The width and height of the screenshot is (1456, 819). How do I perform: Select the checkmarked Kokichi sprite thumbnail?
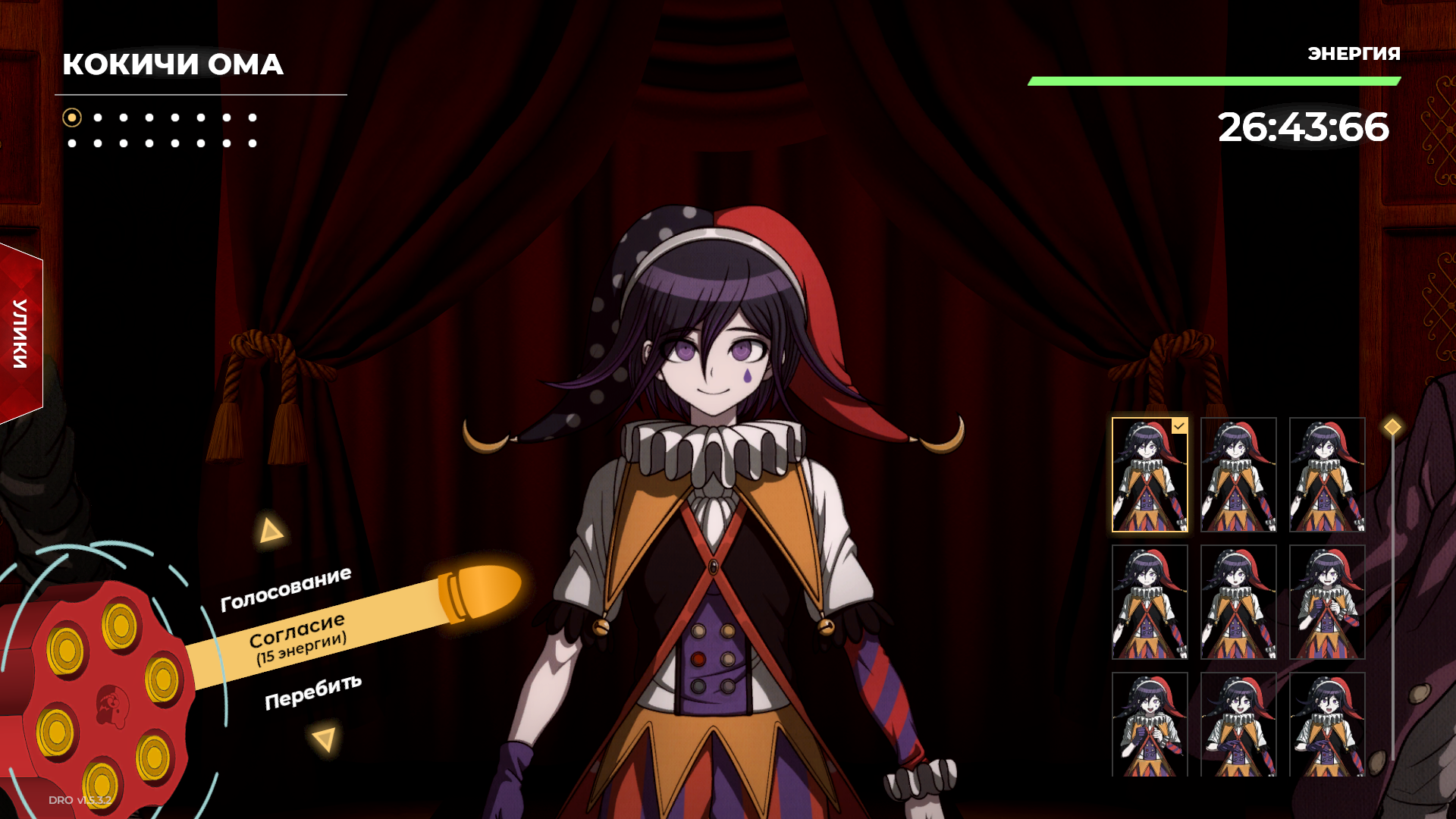point(1150,475)
